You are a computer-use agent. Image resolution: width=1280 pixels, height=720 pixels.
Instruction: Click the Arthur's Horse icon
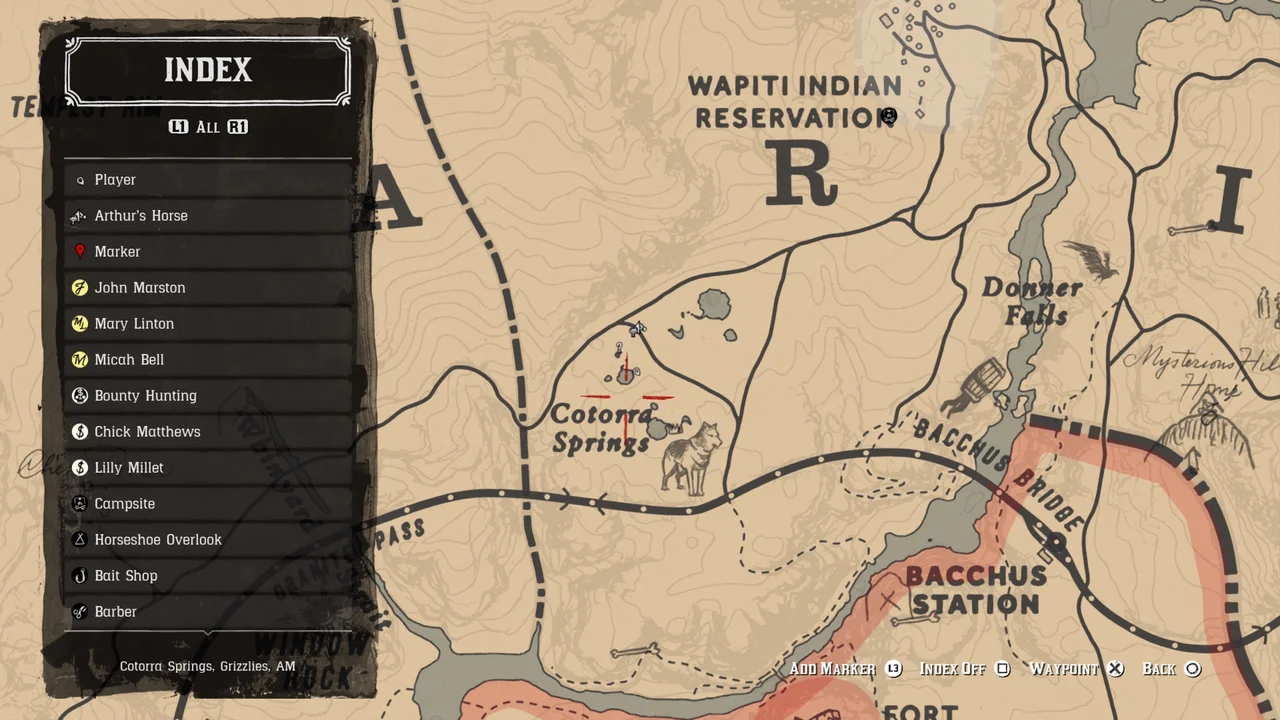pyautogui.click(x=79, y=215)
